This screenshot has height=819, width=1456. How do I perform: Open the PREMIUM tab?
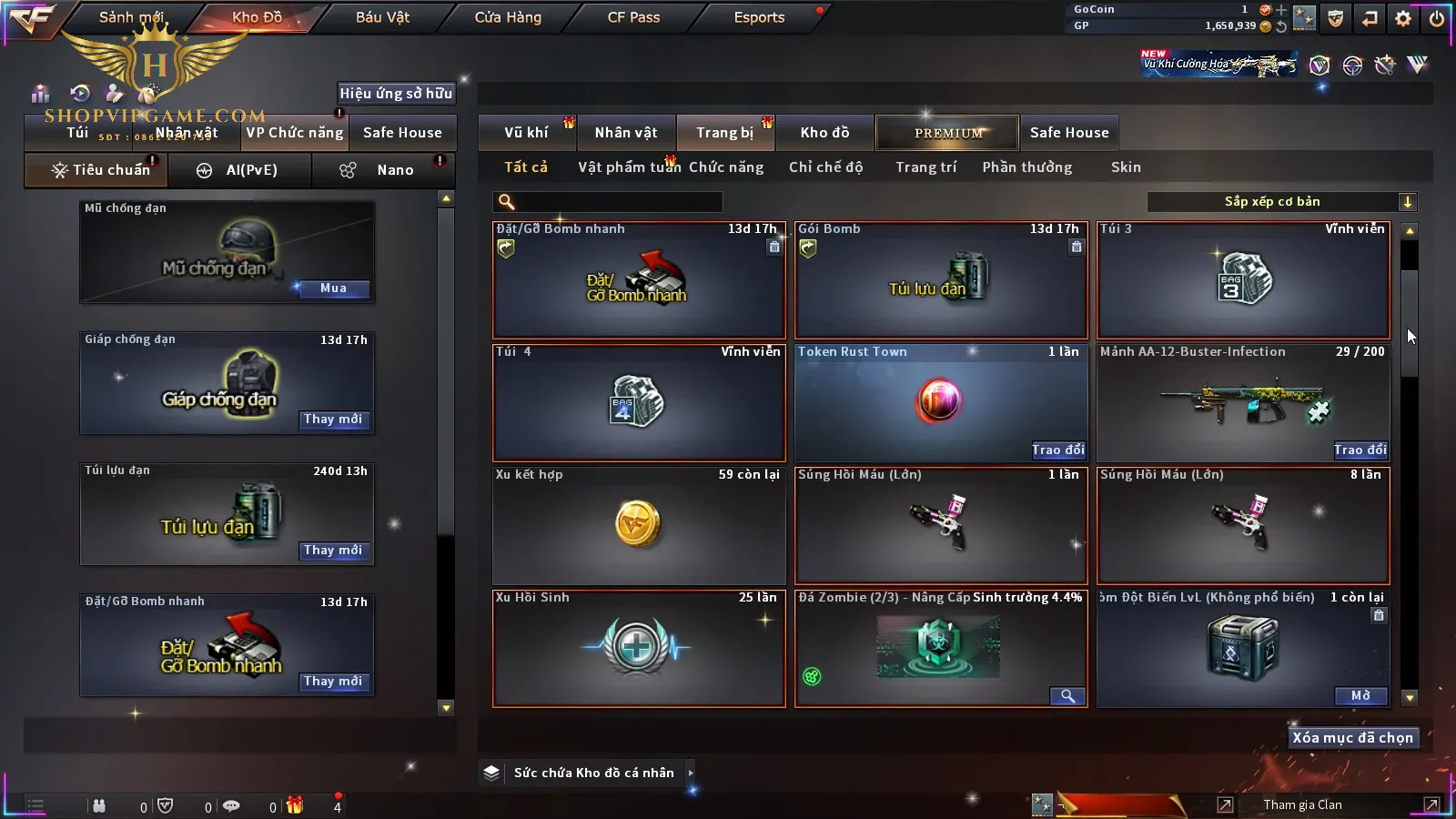(x=947, y=133)
